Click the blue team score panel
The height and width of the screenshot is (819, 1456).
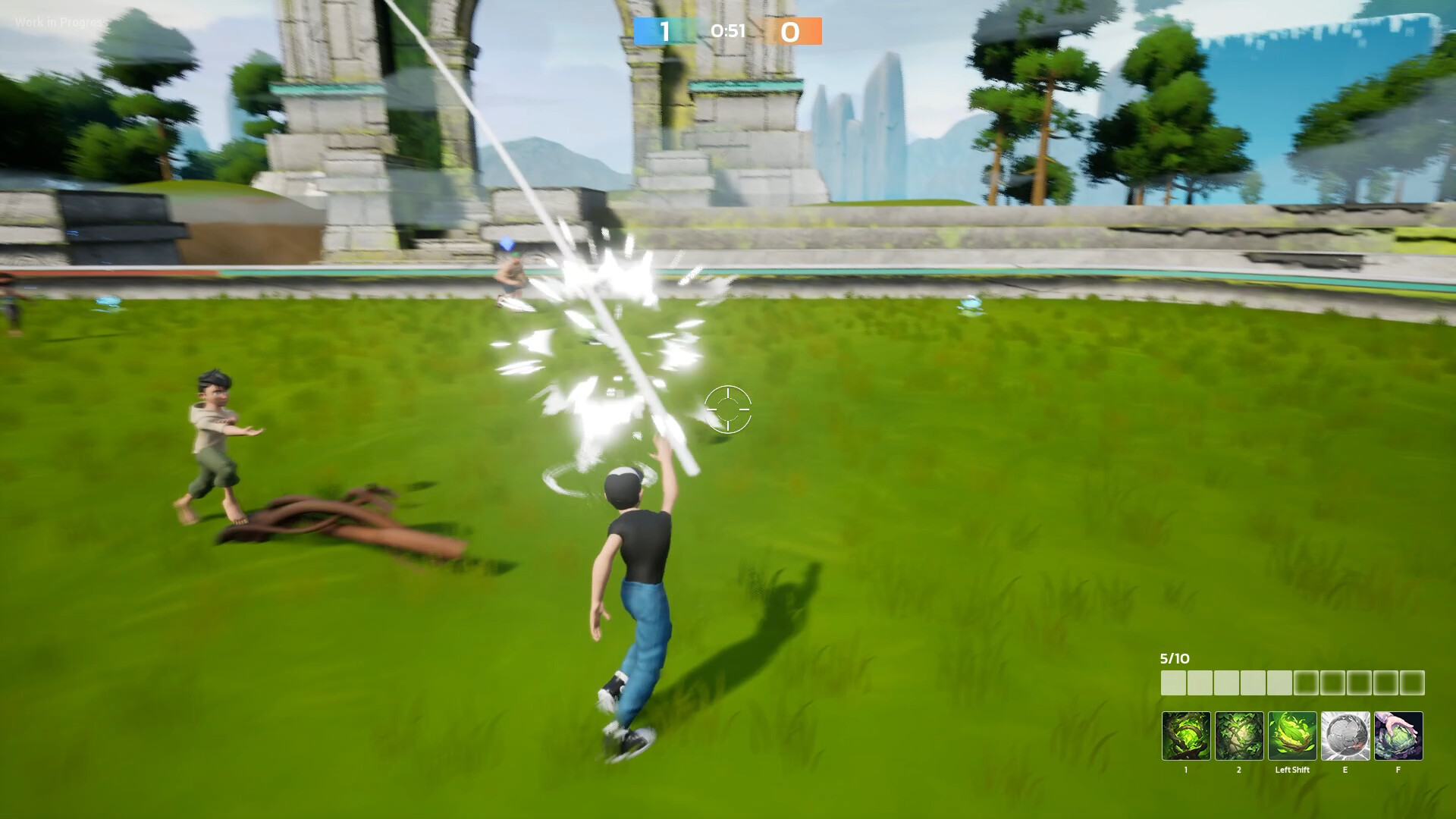666,32
